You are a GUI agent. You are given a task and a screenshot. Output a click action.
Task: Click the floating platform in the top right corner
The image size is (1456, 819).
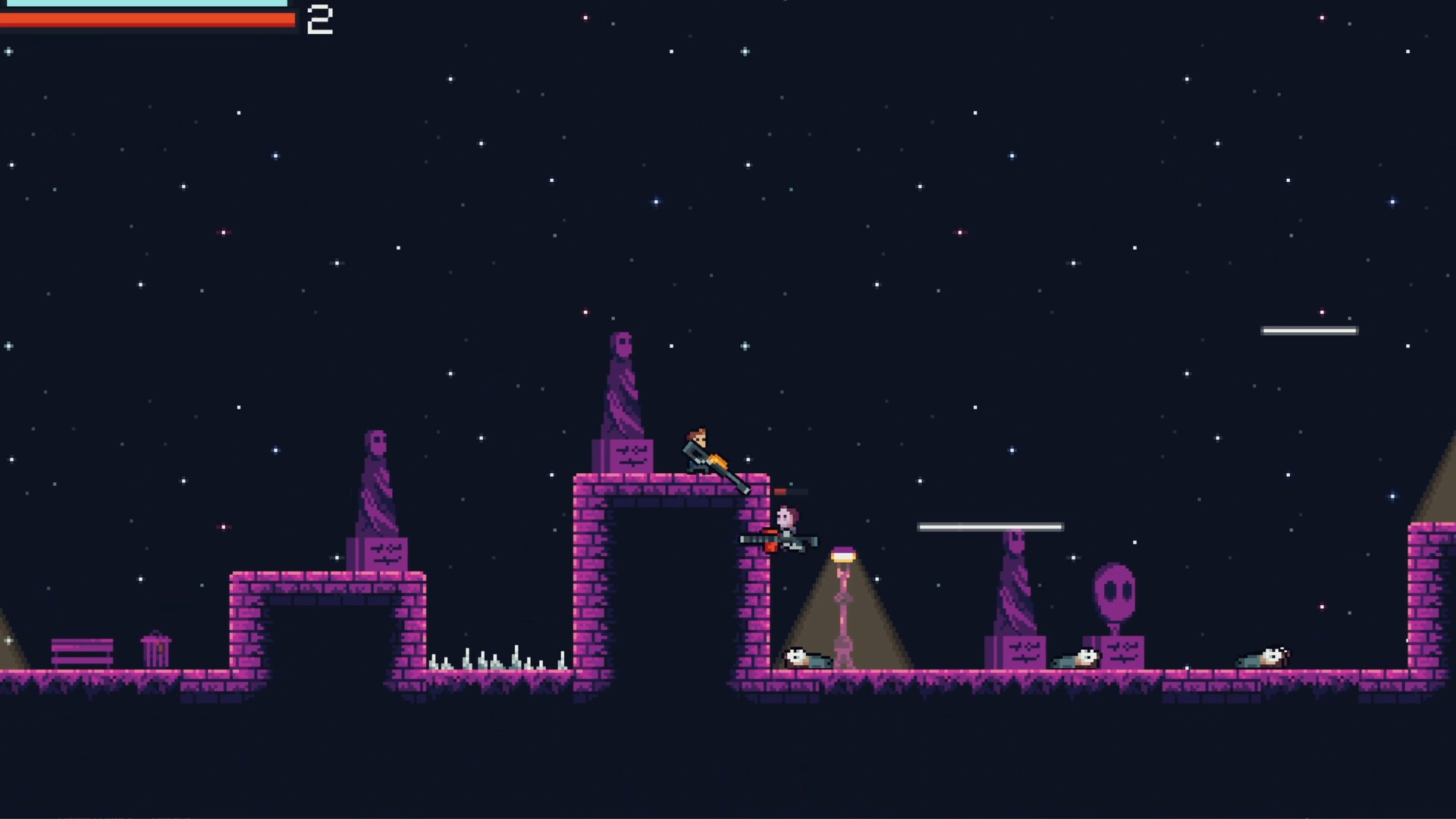click(1309, 330)
